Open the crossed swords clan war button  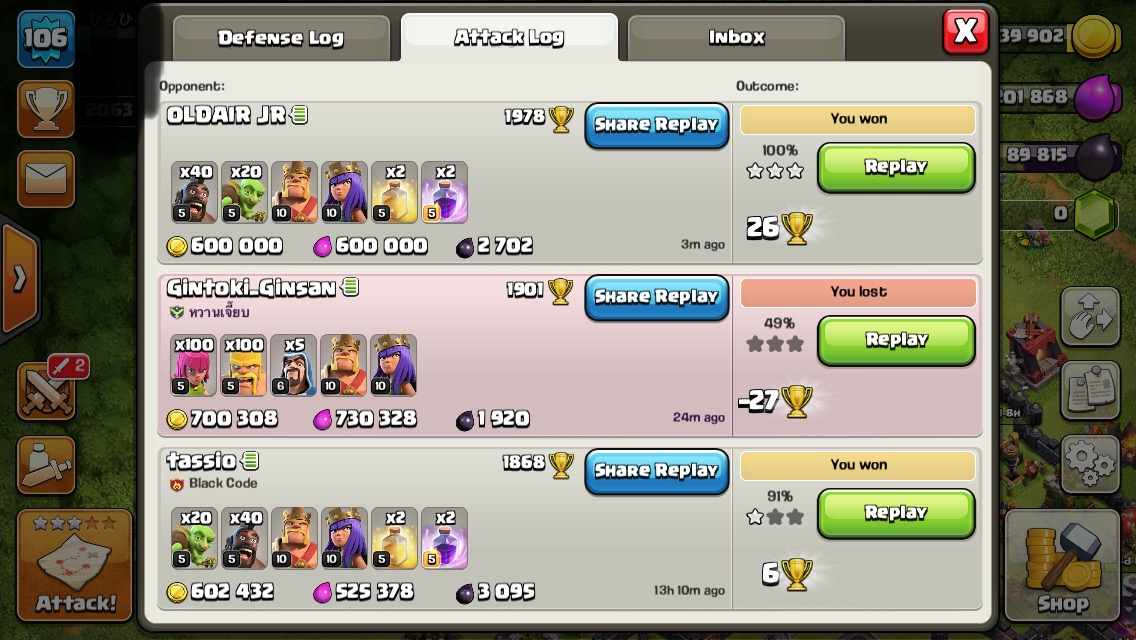pos(46,390)
